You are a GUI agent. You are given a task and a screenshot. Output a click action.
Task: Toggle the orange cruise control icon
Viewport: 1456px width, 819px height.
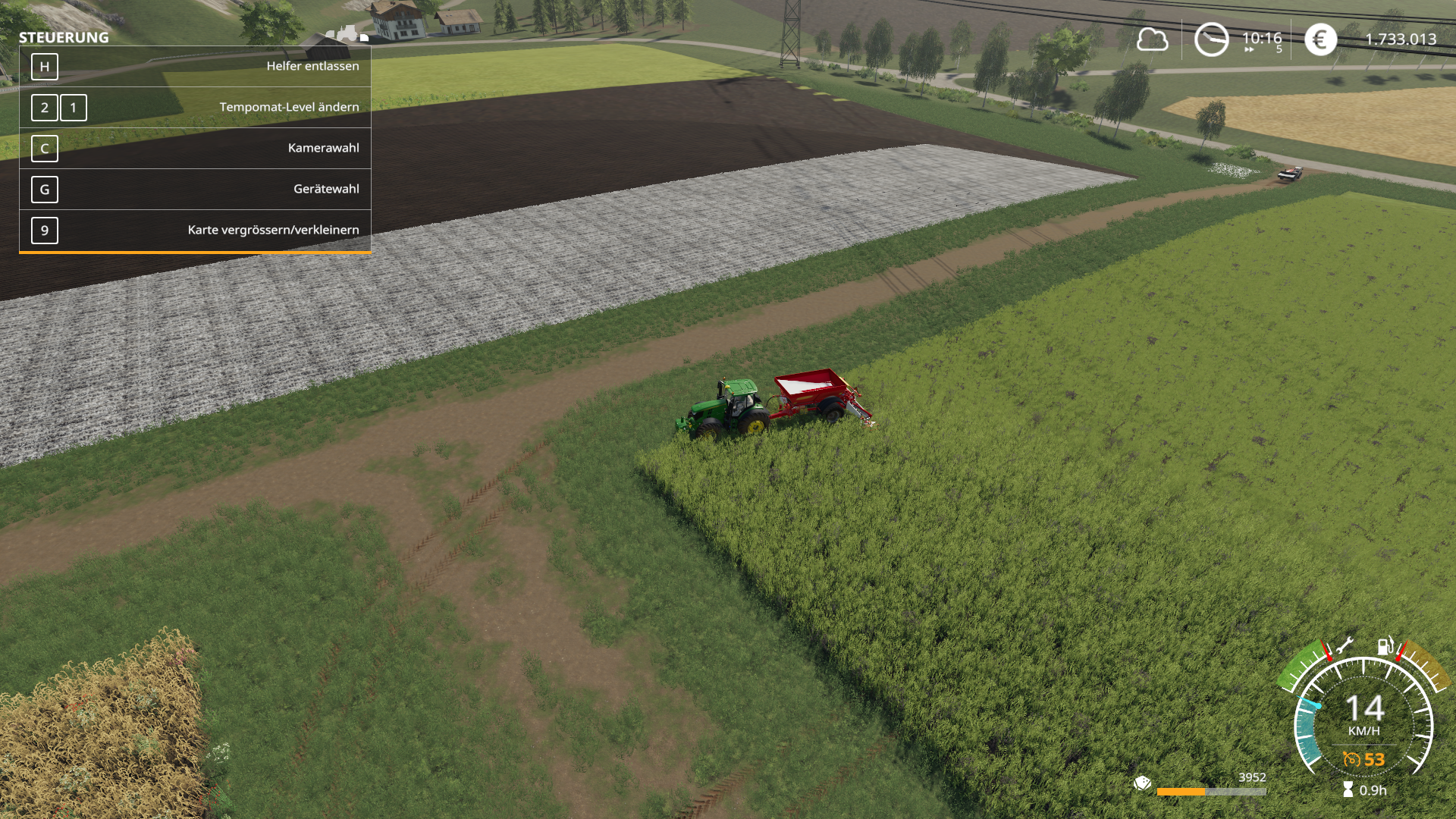pos(1351,759)
